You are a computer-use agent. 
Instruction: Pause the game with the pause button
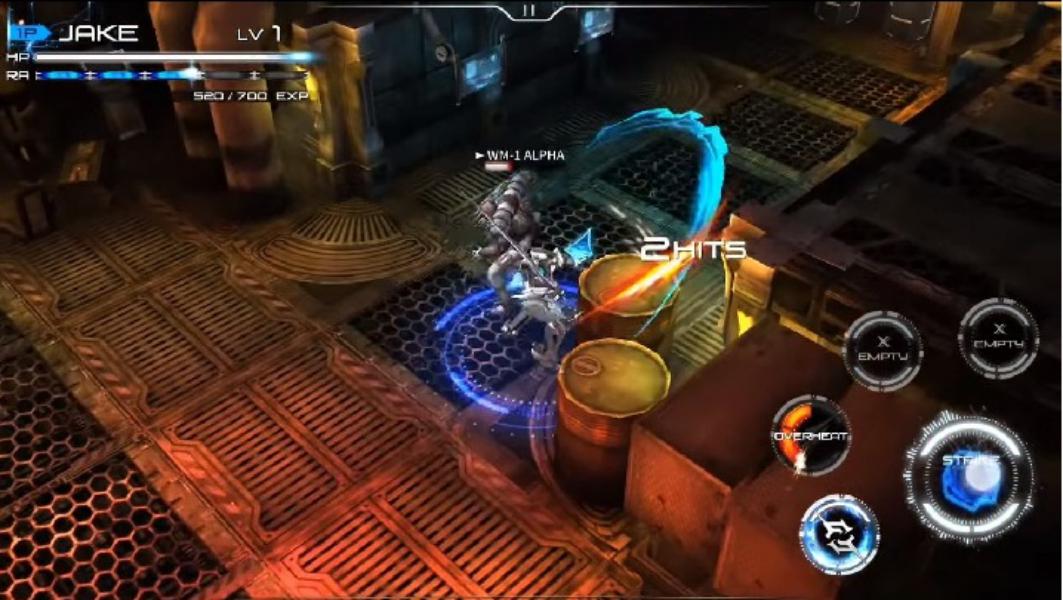click(x=529, y=10)
